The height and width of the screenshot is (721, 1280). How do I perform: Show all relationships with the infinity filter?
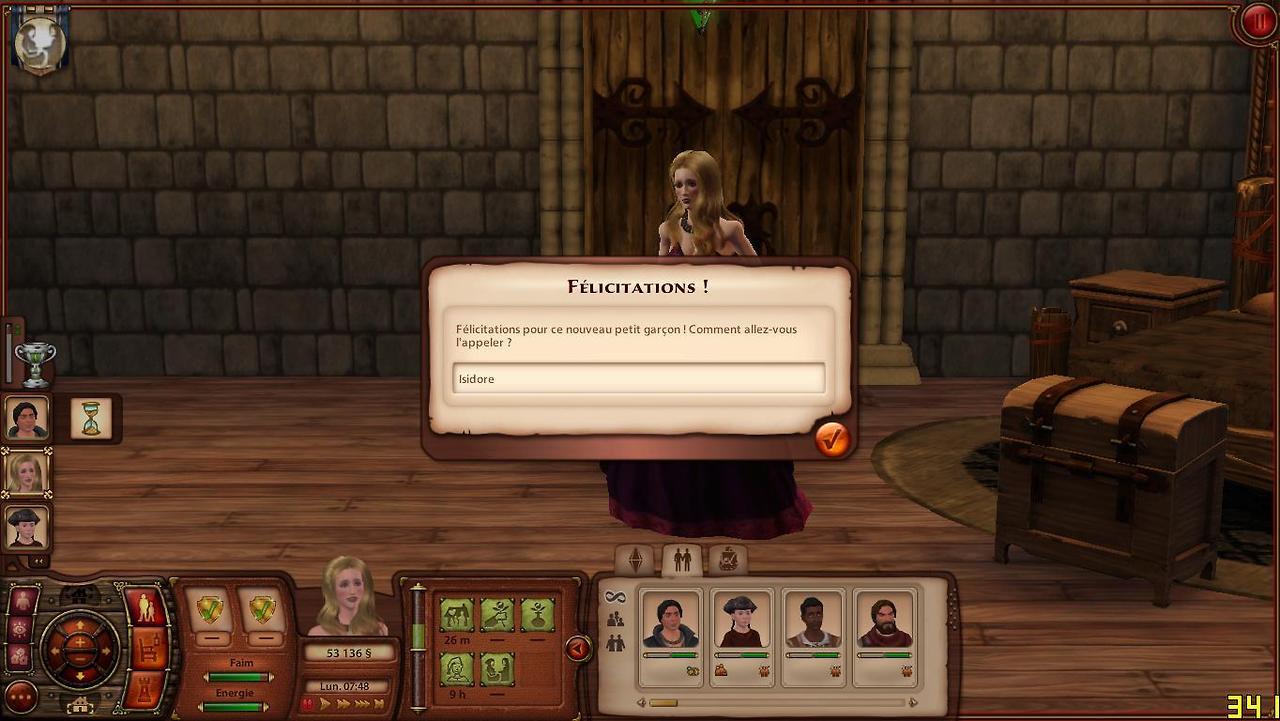(x=615, y=598)
